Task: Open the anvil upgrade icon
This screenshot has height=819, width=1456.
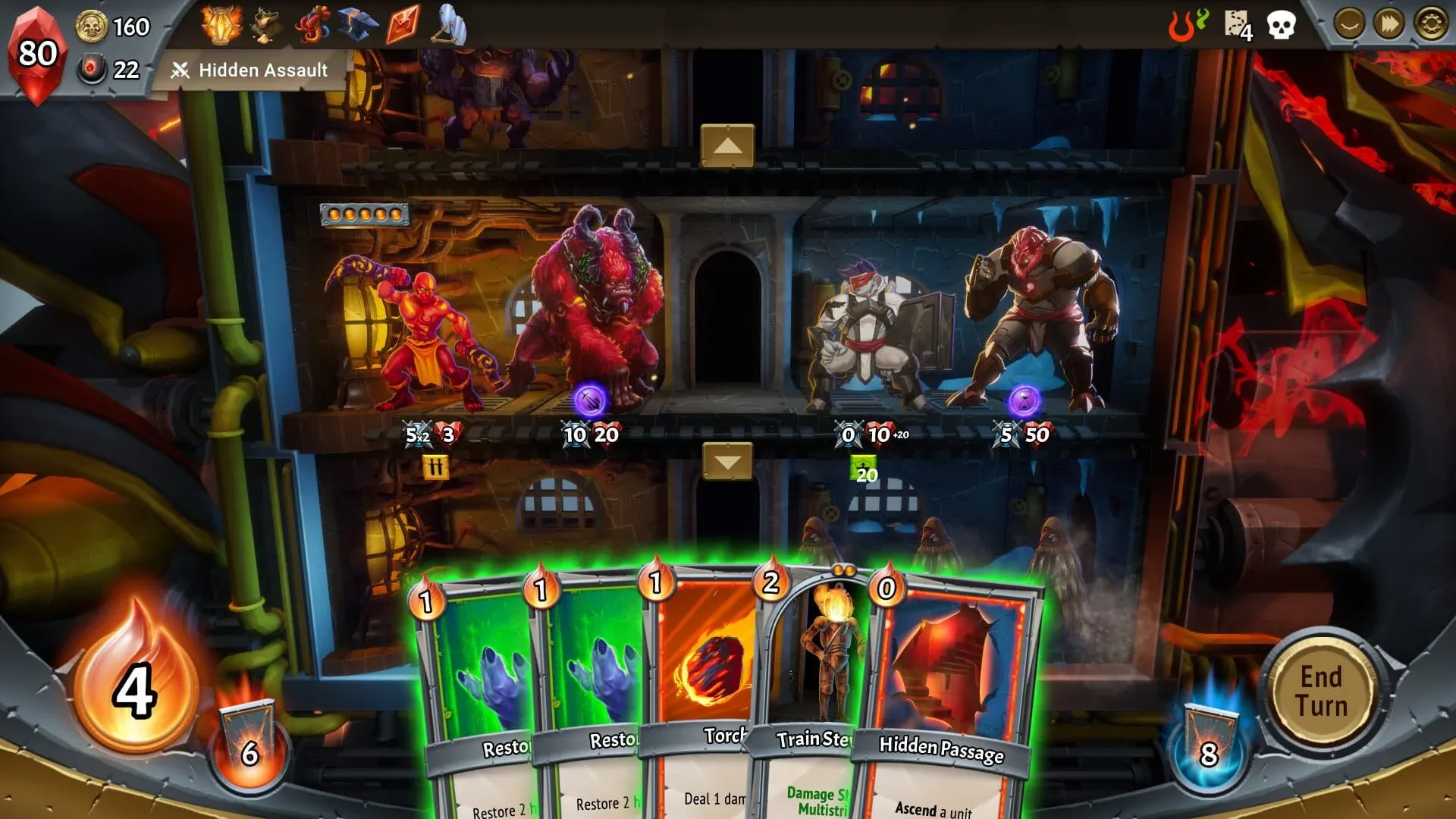Action: click(x=358, y=24)
